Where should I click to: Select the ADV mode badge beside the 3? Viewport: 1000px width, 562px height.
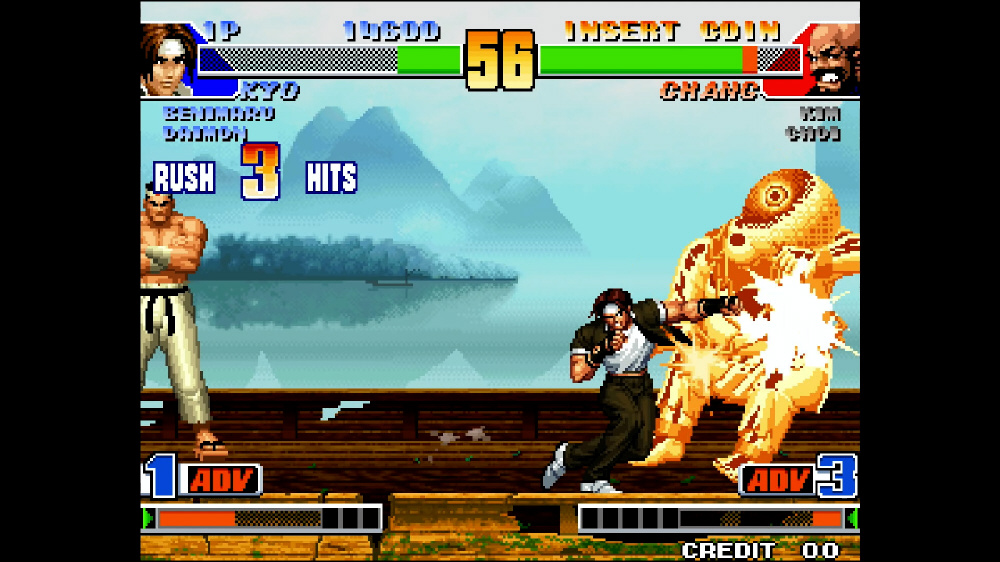point(777,480)
